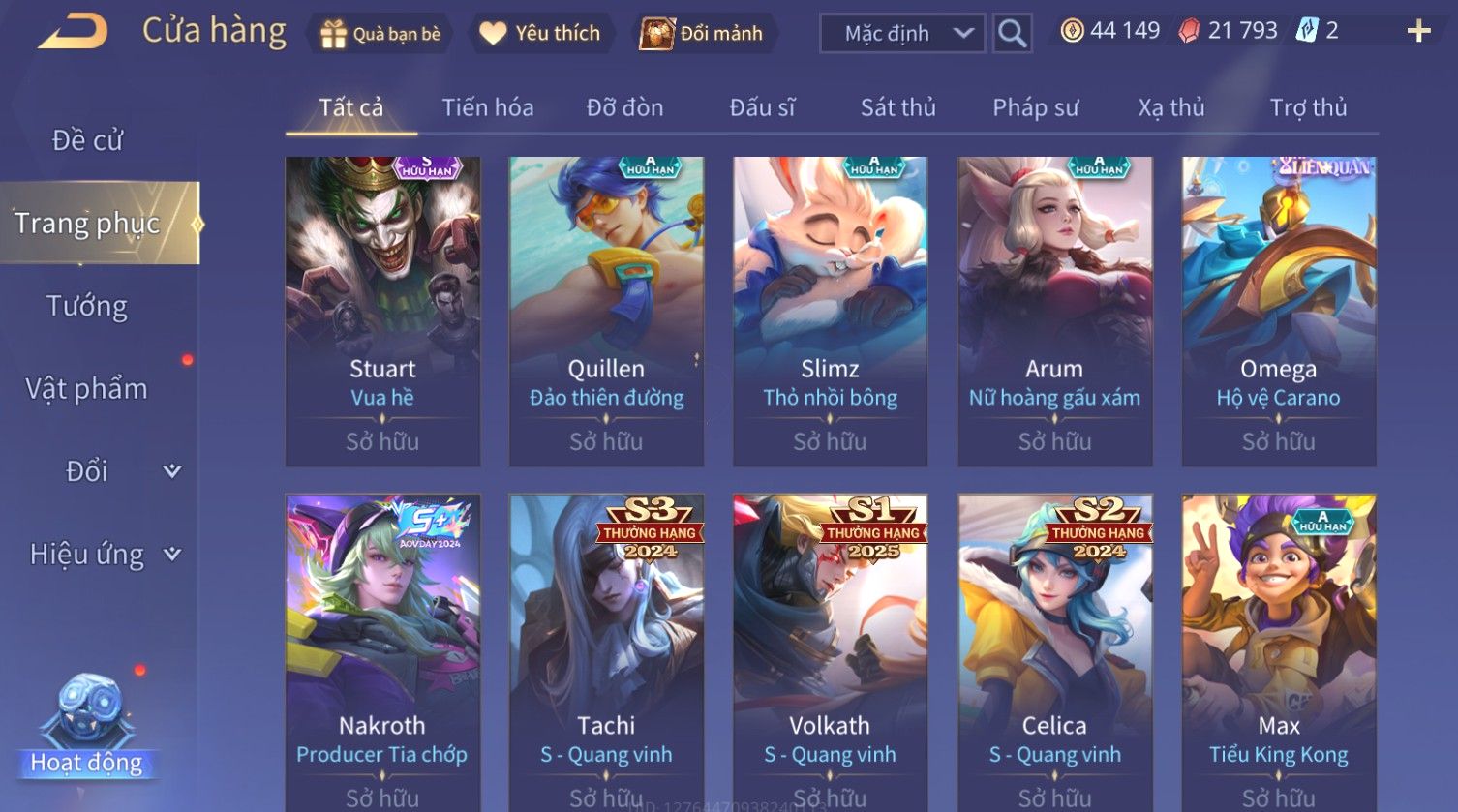Open the Yêu thích favorites list
This screenshot has height=812, width=1458.
tap(540, 34)
